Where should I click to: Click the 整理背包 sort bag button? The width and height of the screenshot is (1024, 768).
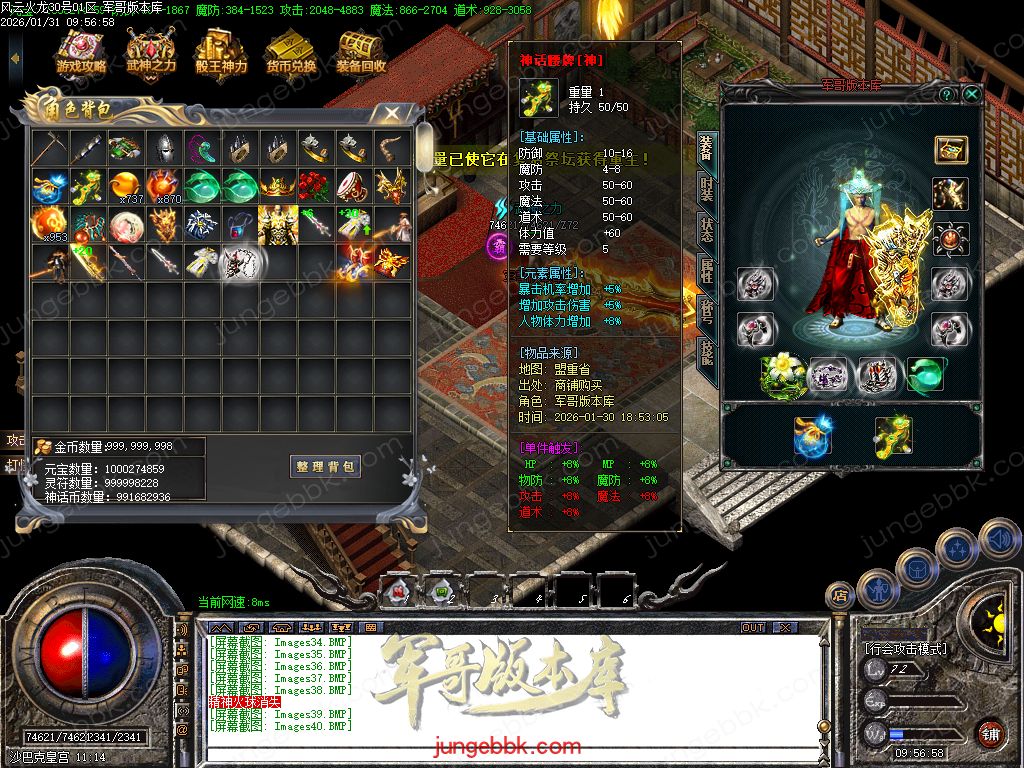point(326,467)
